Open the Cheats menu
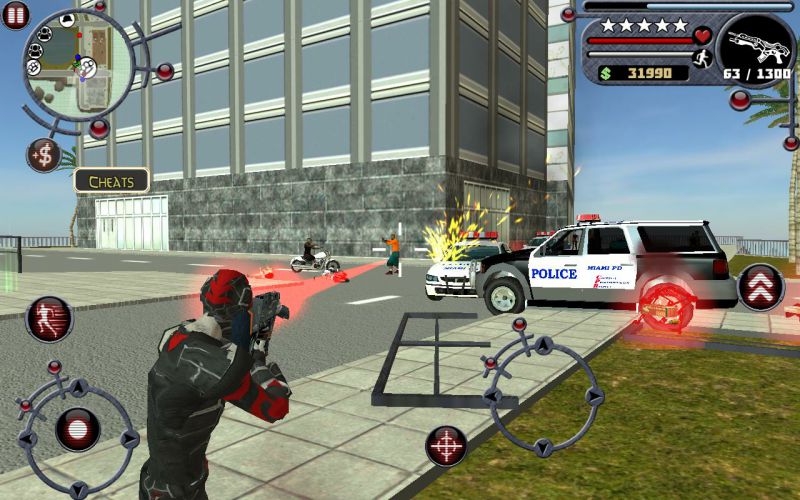Viewport: 800px width, 500px height. pos(112,181)
